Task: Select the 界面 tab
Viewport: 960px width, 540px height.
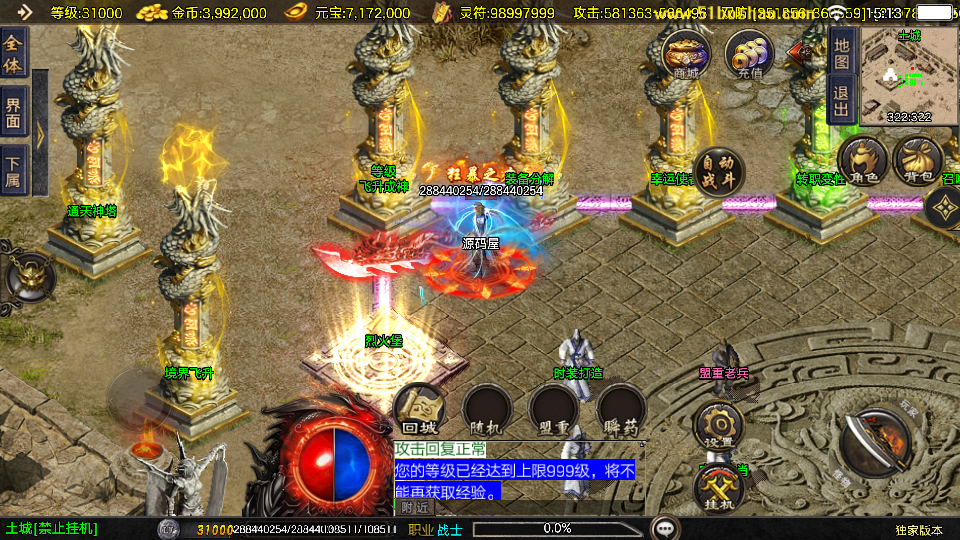Action: pyautogui.click(x=13, y=110)
